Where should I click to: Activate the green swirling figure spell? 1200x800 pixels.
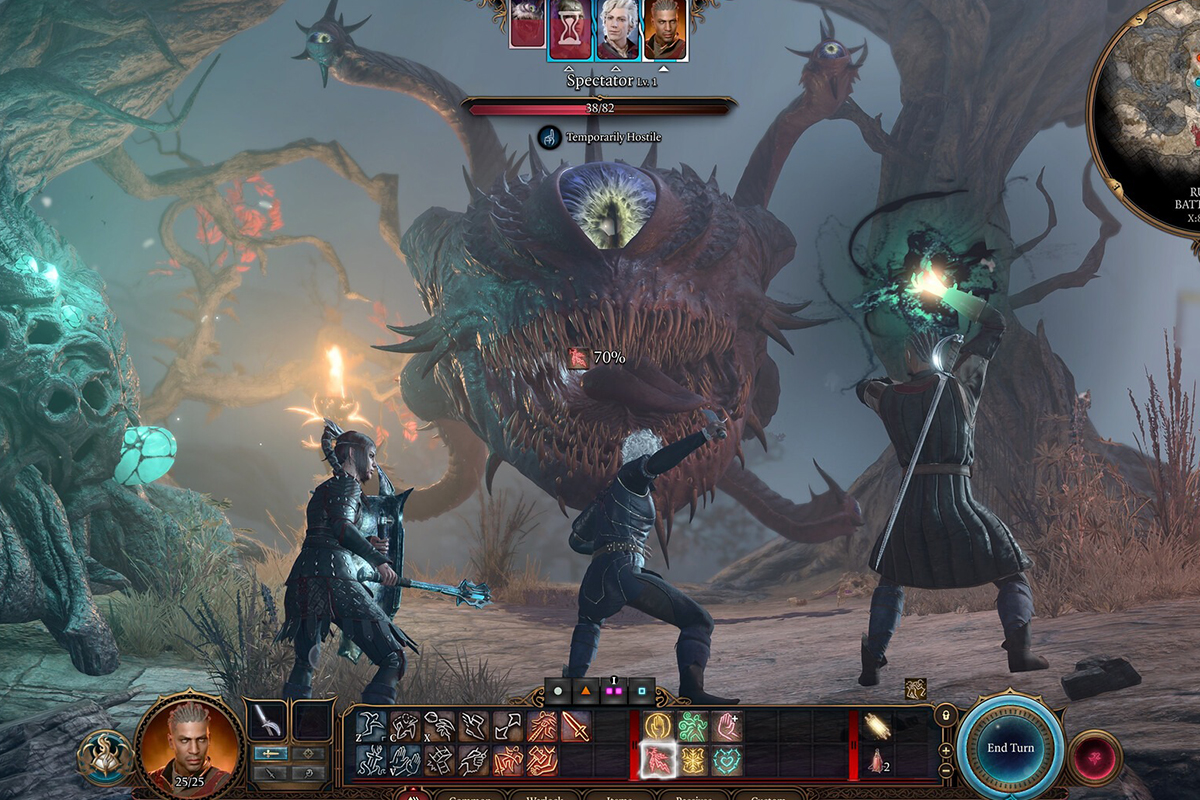coord(691,726)
